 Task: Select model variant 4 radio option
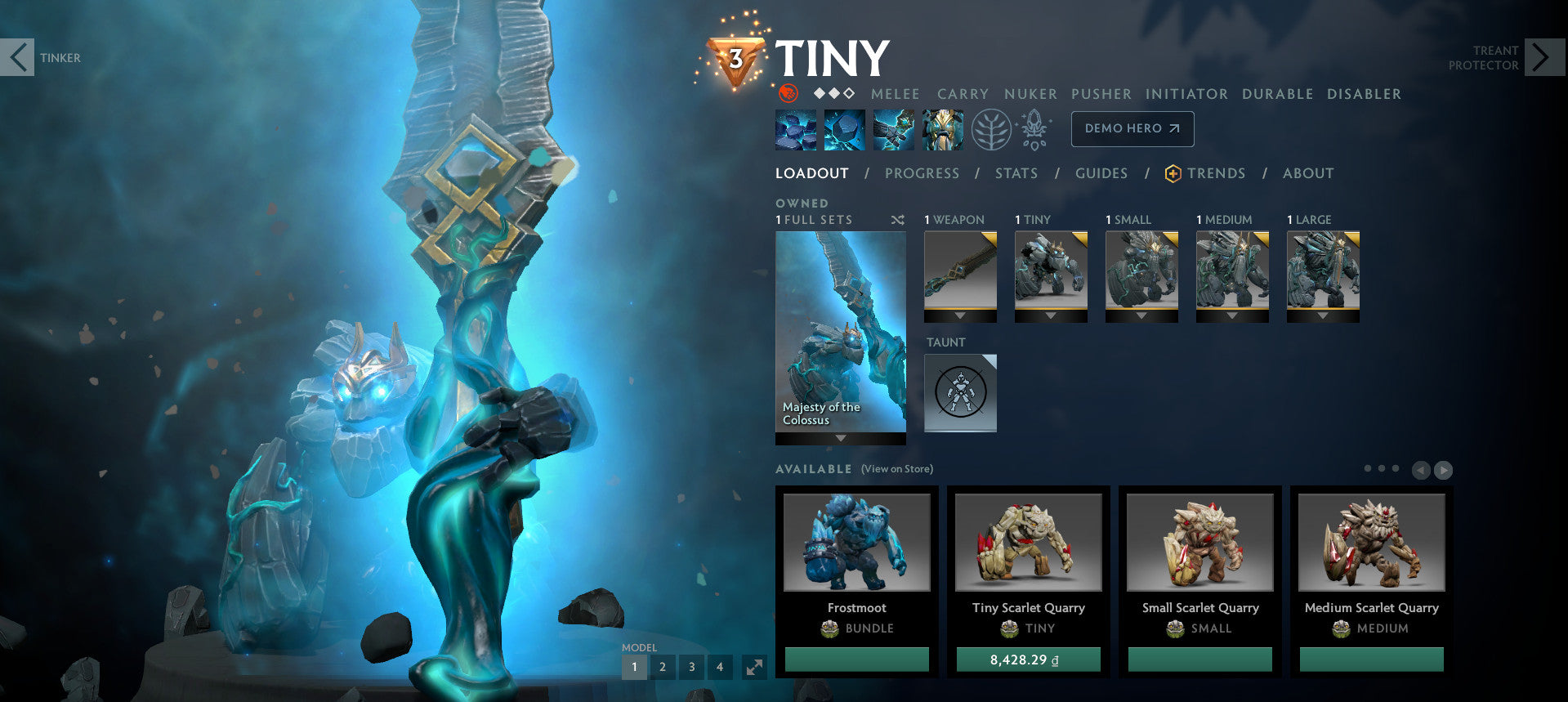[720, 667]
